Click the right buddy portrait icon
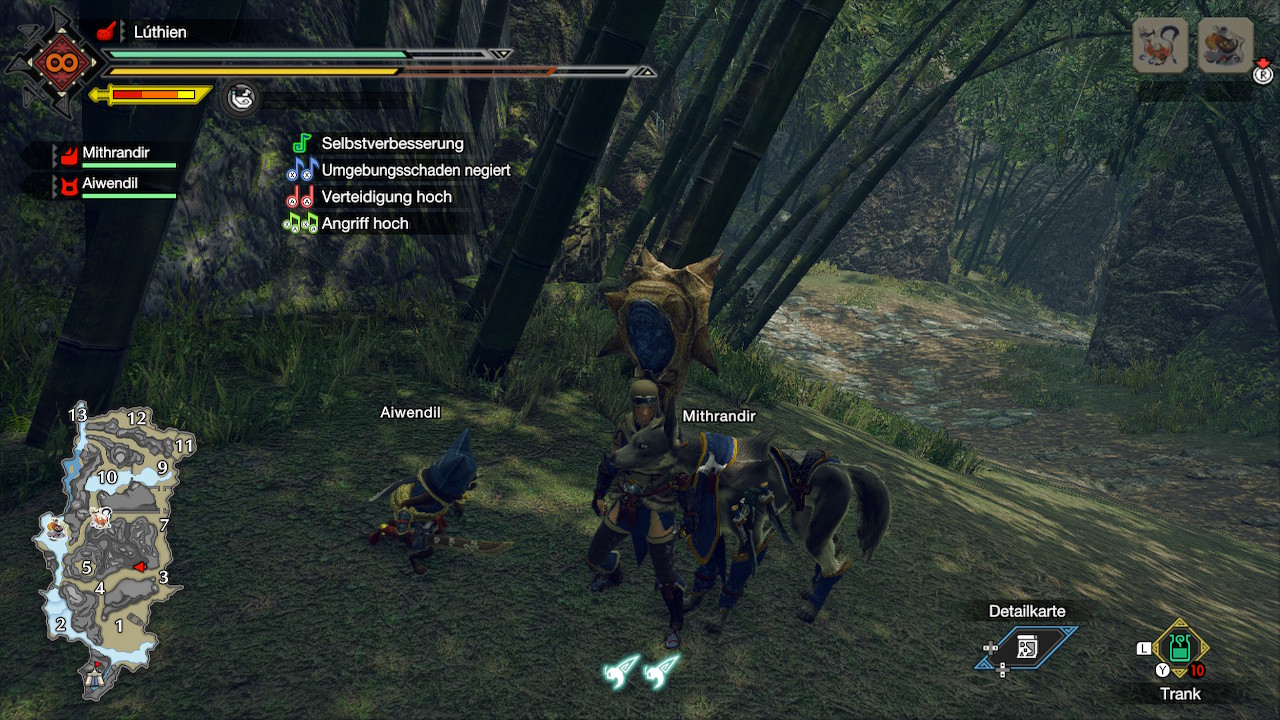This screenshot has width=1280, height=720. 1225,46
